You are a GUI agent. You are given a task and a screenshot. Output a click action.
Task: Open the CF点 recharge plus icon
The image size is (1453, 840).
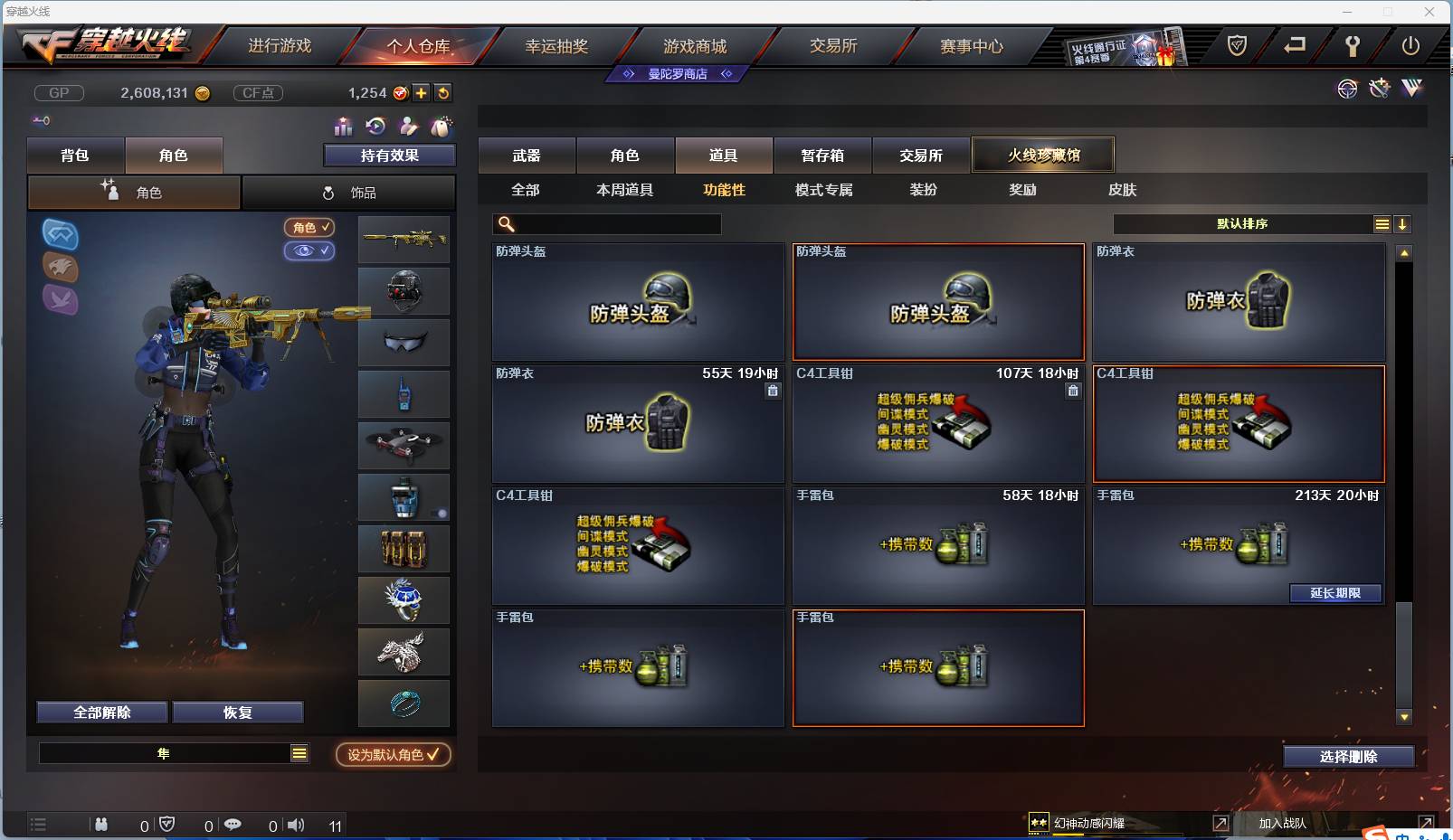click(422, 92)
